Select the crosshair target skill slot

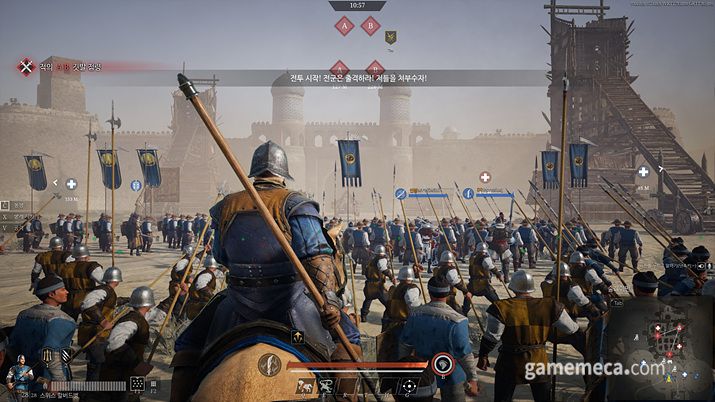point(408,386)
